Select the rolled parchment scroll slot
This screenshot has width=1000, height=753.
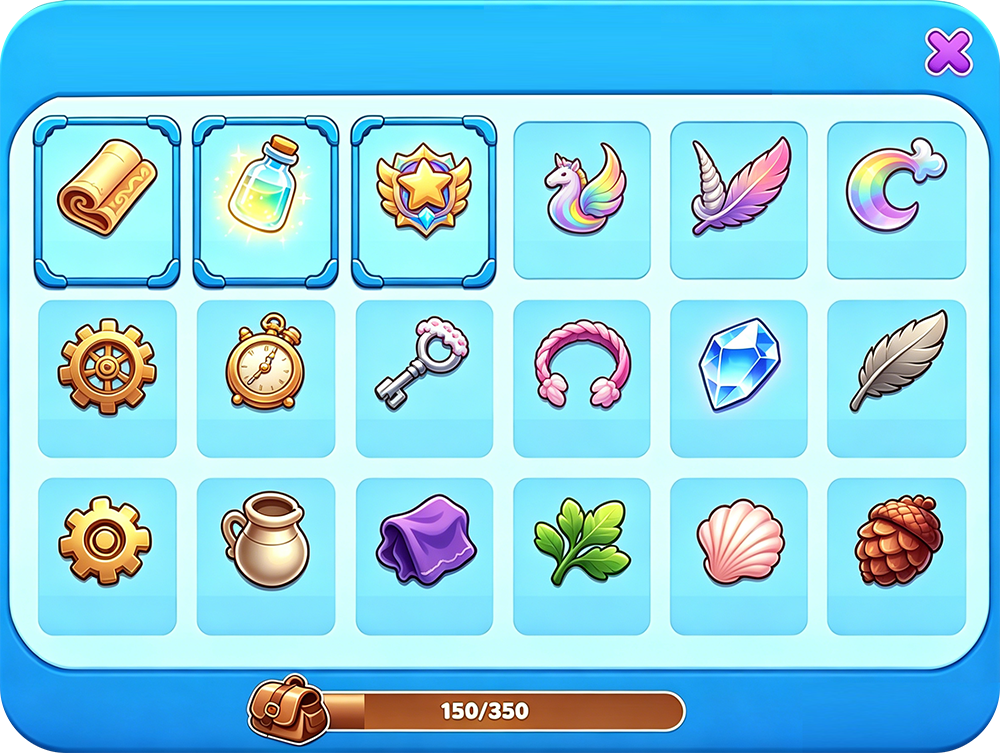pos(106,199)
